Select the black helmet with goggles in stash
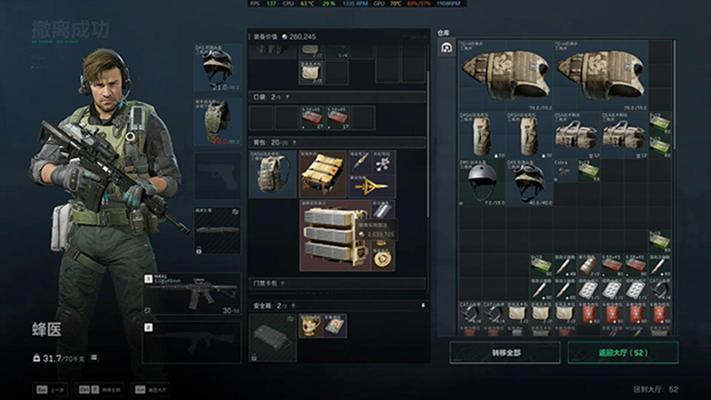Image resolution: width=711 pixels, height=400 pixels. (x=529, y=181)
